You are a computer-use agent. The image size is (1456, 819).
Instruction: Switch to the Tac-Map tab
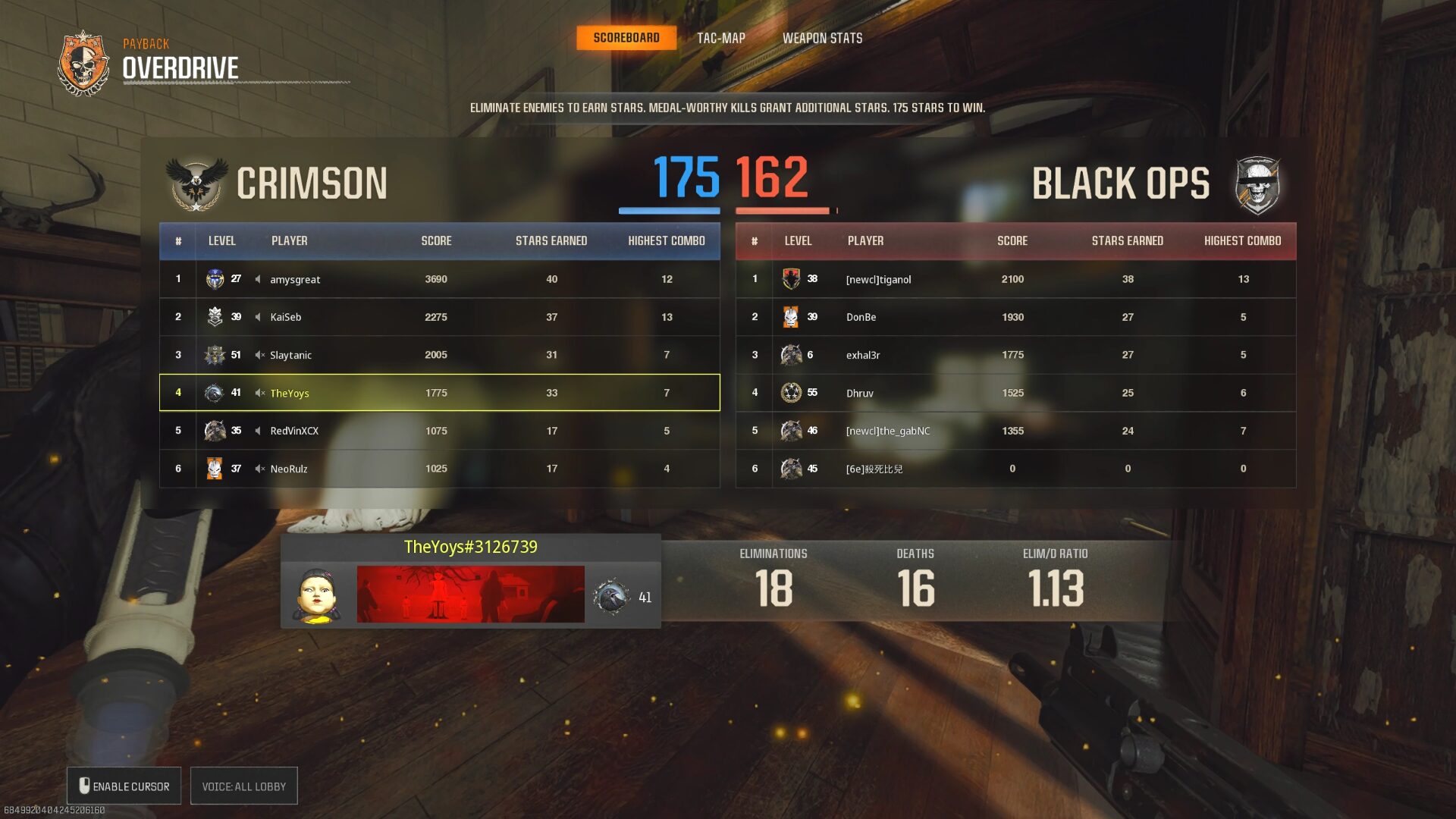pos(720,38)
